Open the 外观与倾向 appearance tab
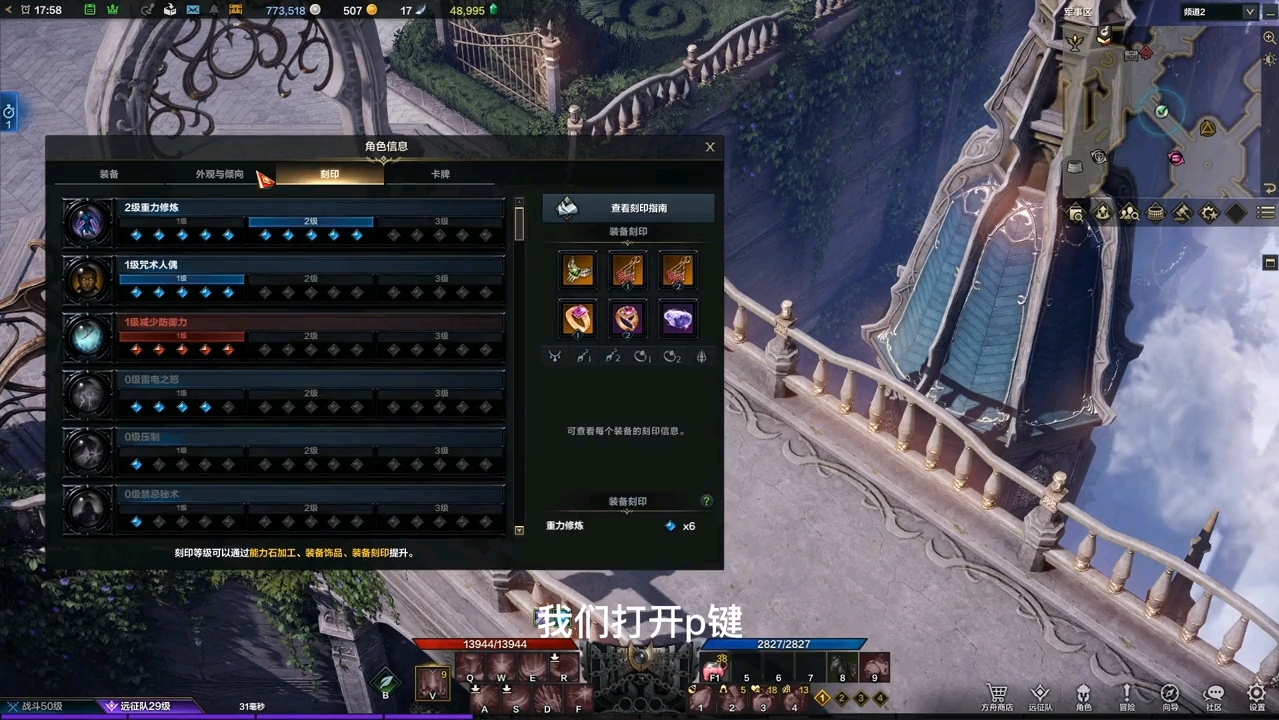This screenshot has width=1279, height=720. [219, 174]
